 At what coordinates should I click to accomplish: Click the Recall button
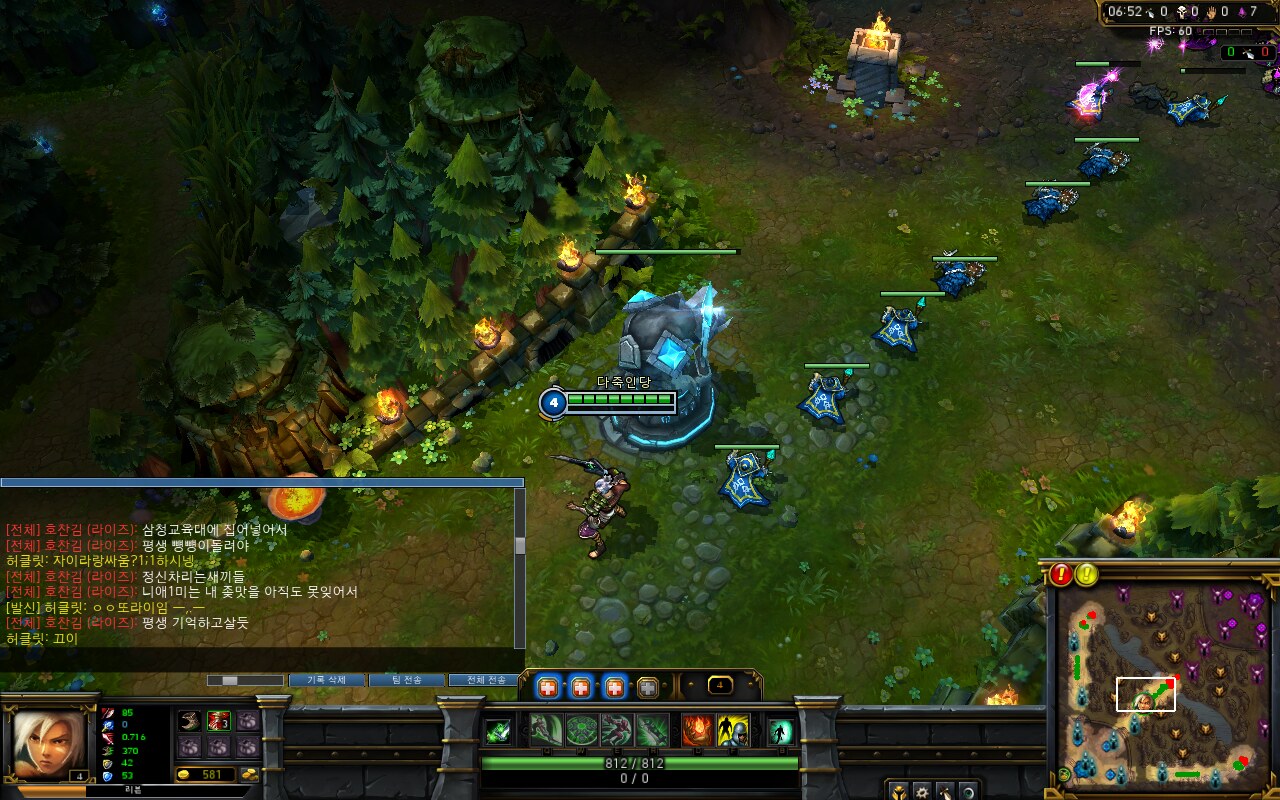point(780,731)
